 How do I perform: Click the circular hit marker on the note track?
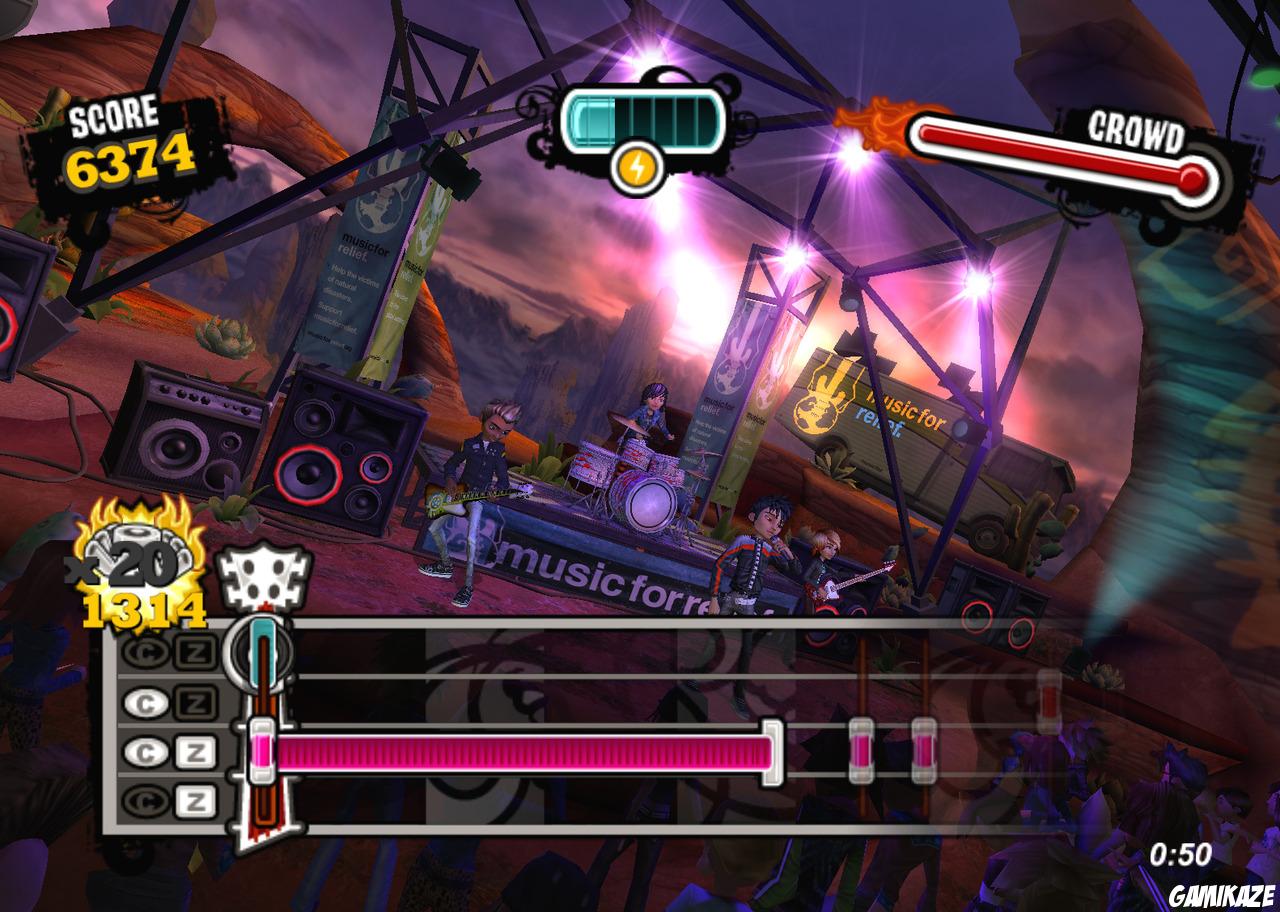[259, 650]
